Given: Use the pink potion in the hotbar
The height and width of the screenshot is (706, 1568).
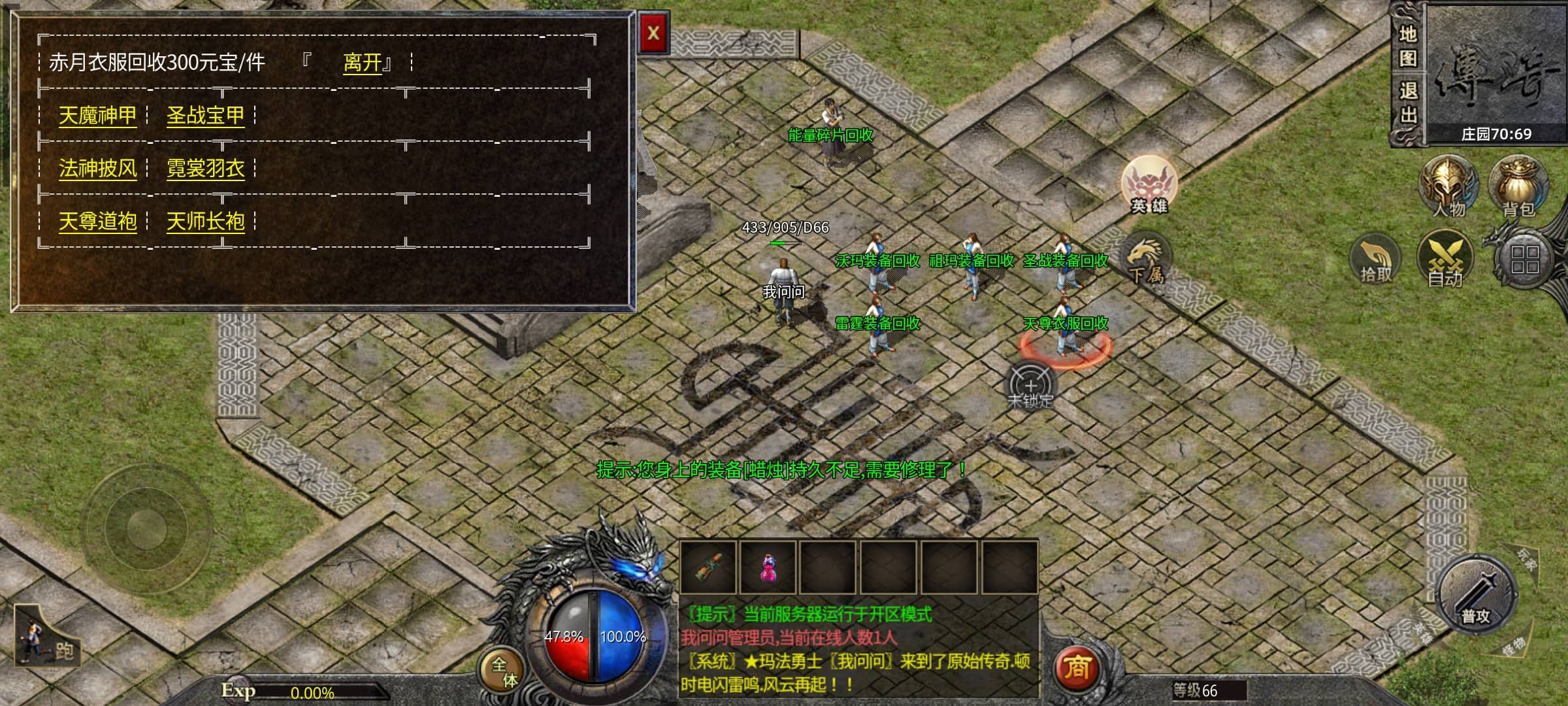Looking at the screenshot, I should [768, 567].
